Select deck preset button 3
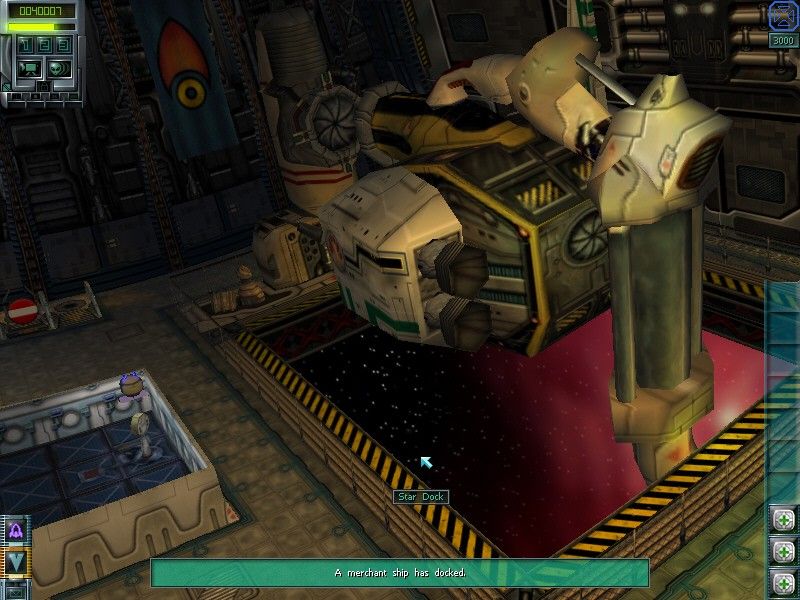 [62, 46]
